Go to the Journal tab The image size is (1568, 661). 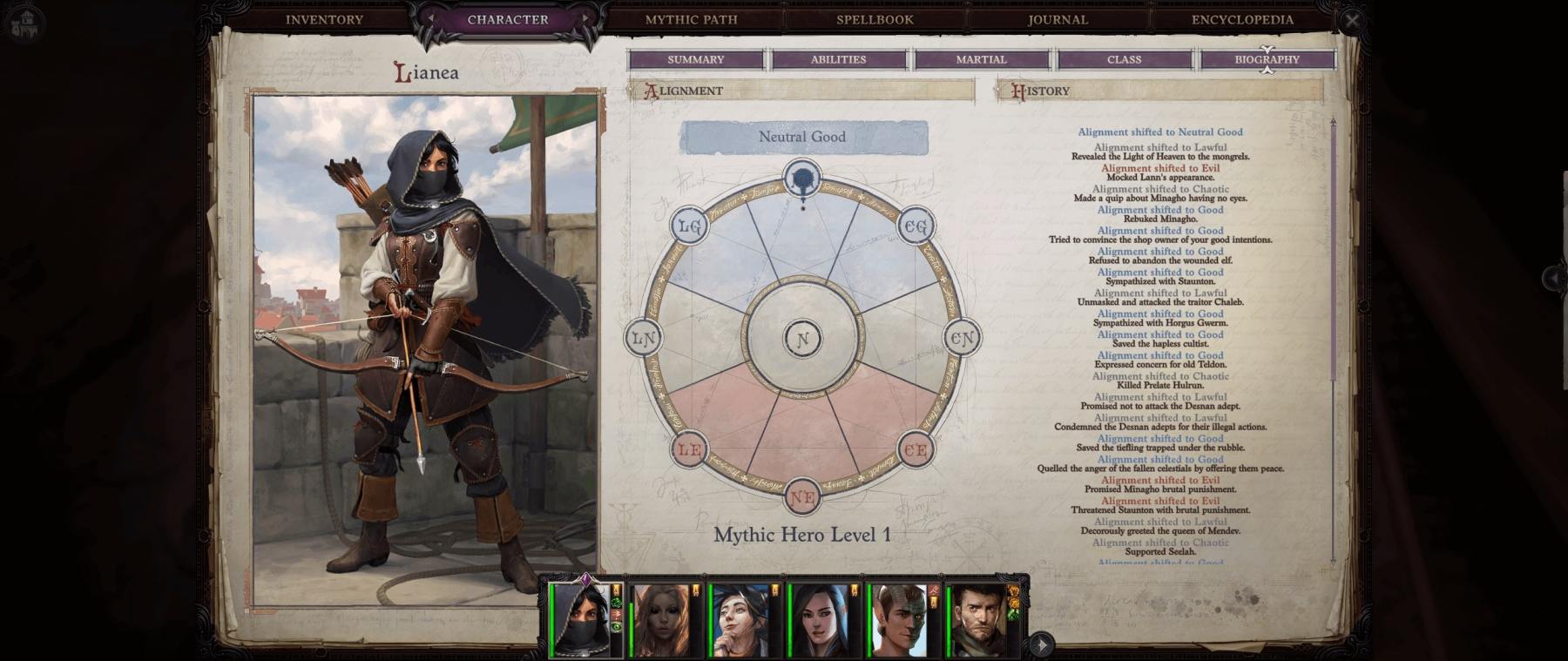coord(1058,19)
